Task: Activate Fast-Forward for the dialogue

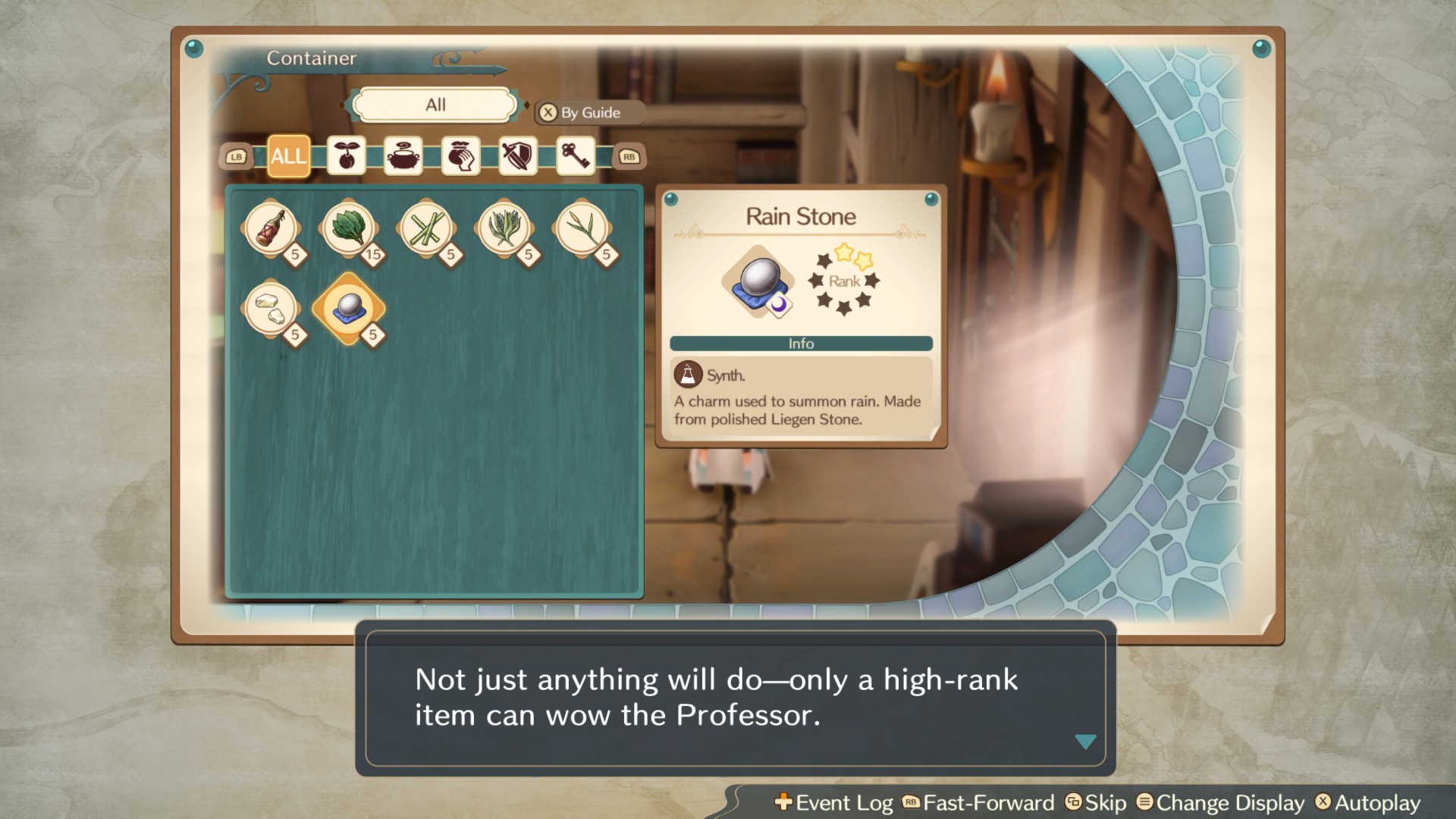Action: point(978,802)
